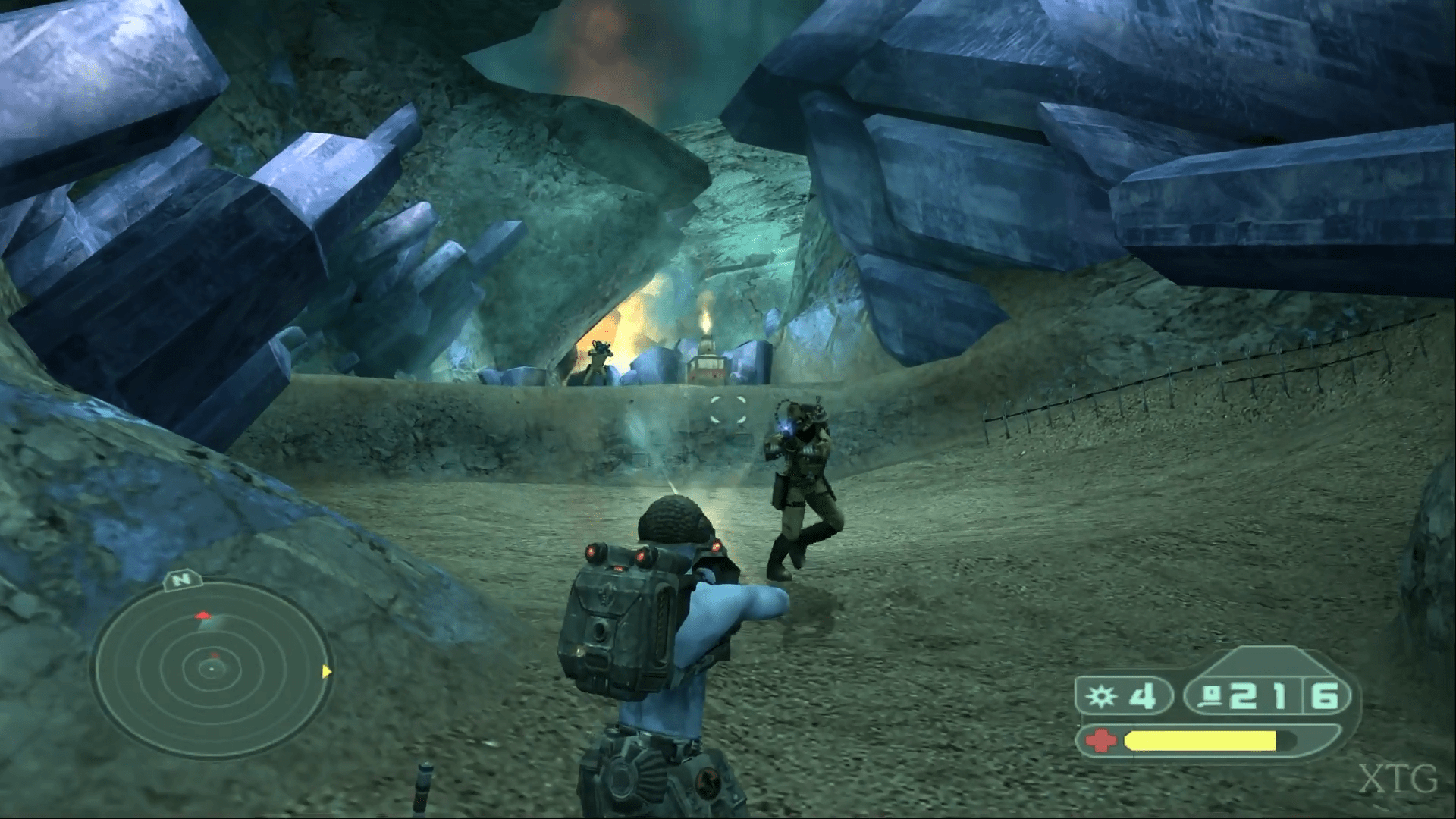Click the yellow objective arrow on radar

pos(326,671)
